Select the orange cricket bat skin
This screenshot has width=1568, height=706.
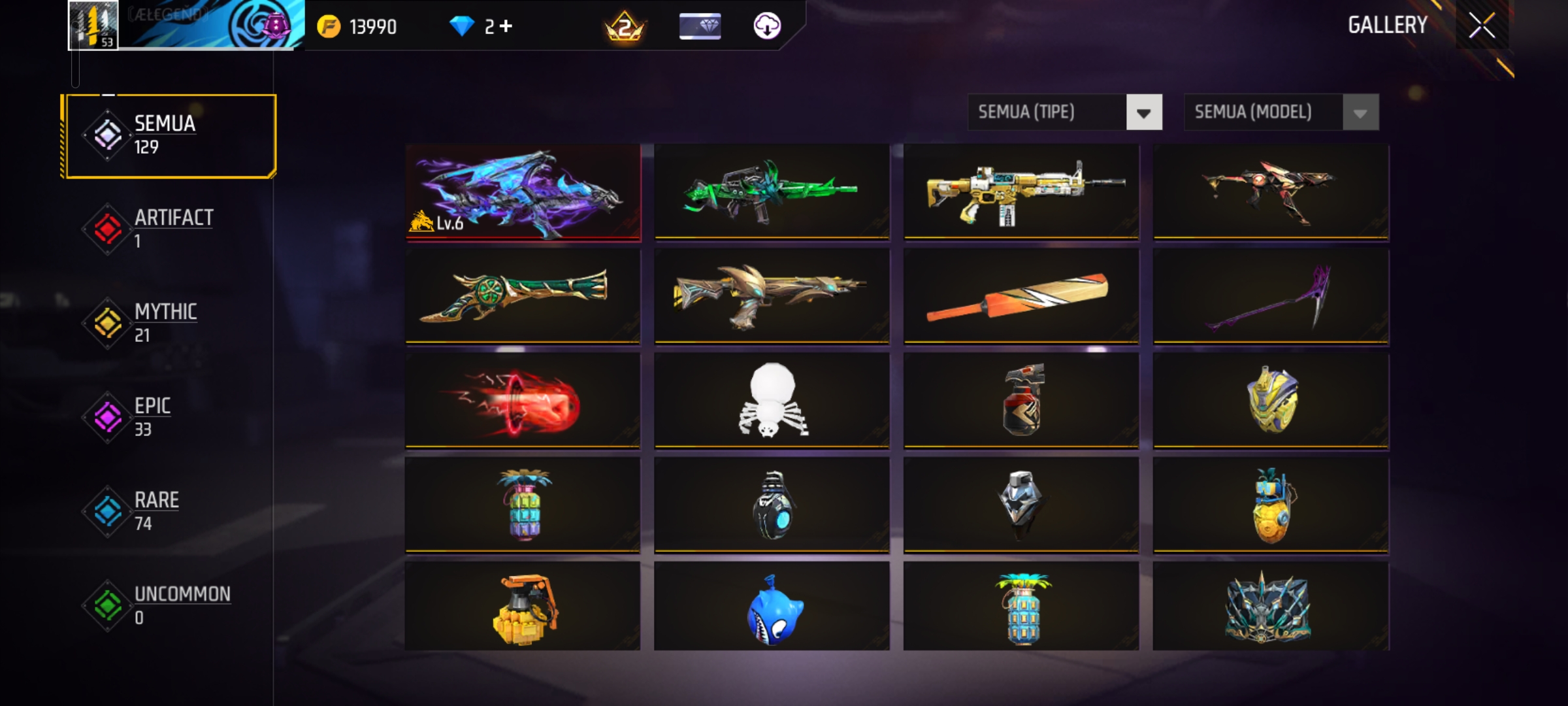pyautogui.click(x=1021, y=297)
